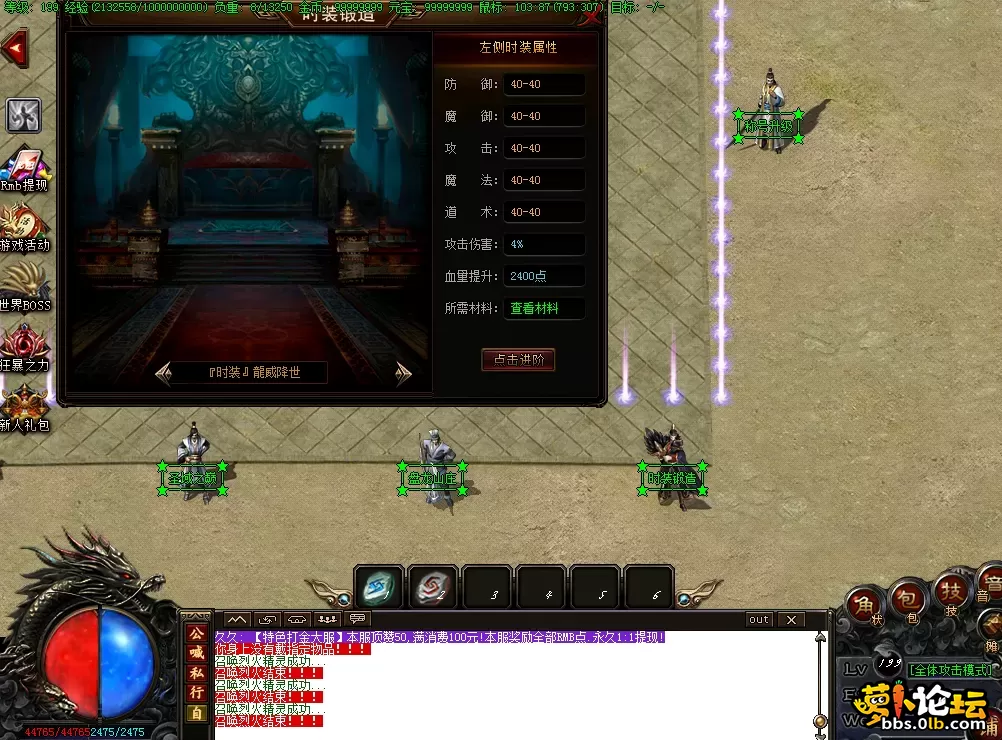Click the chat window's out button
Screen dimensions: 1002x740
click(759, 620)
